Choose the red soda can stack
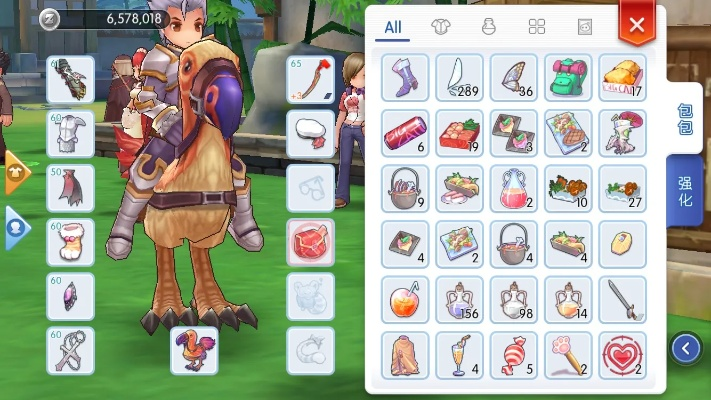This screenshot has height=400, width=711. tap(405, 132)
